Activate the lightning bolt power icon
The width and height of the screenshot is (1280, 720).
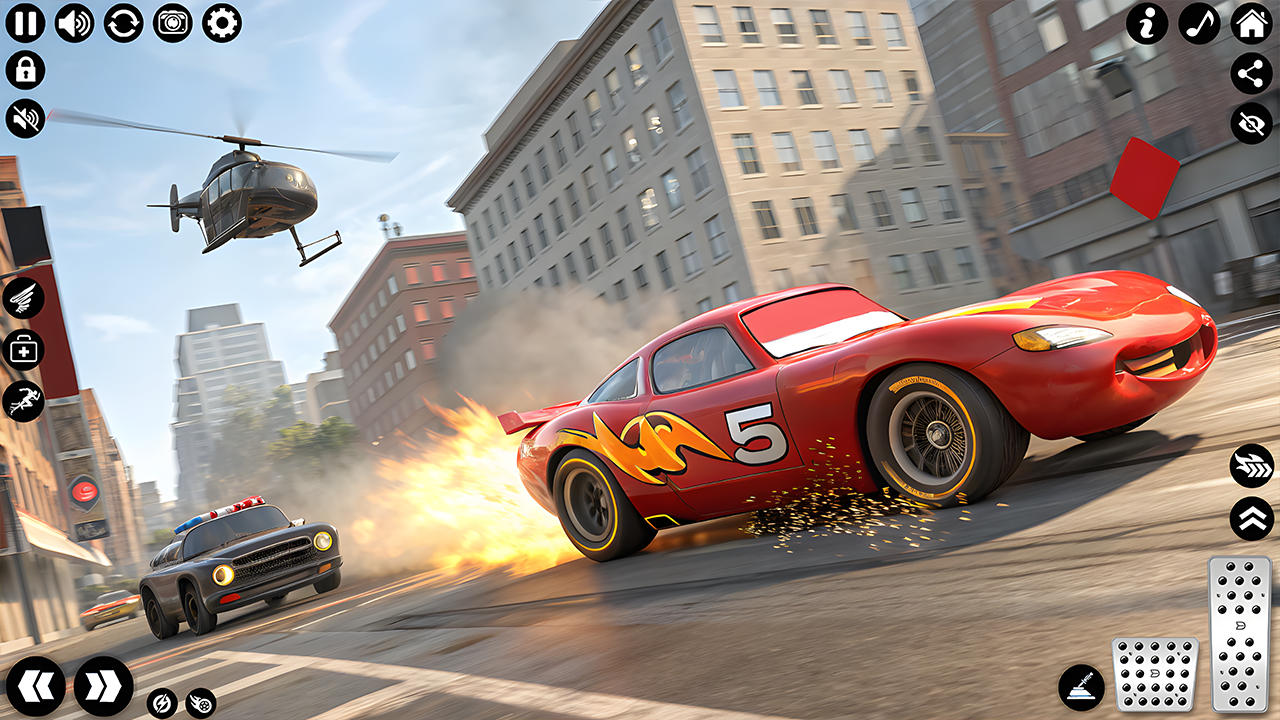pyautogui.click(x=161, y=703)
